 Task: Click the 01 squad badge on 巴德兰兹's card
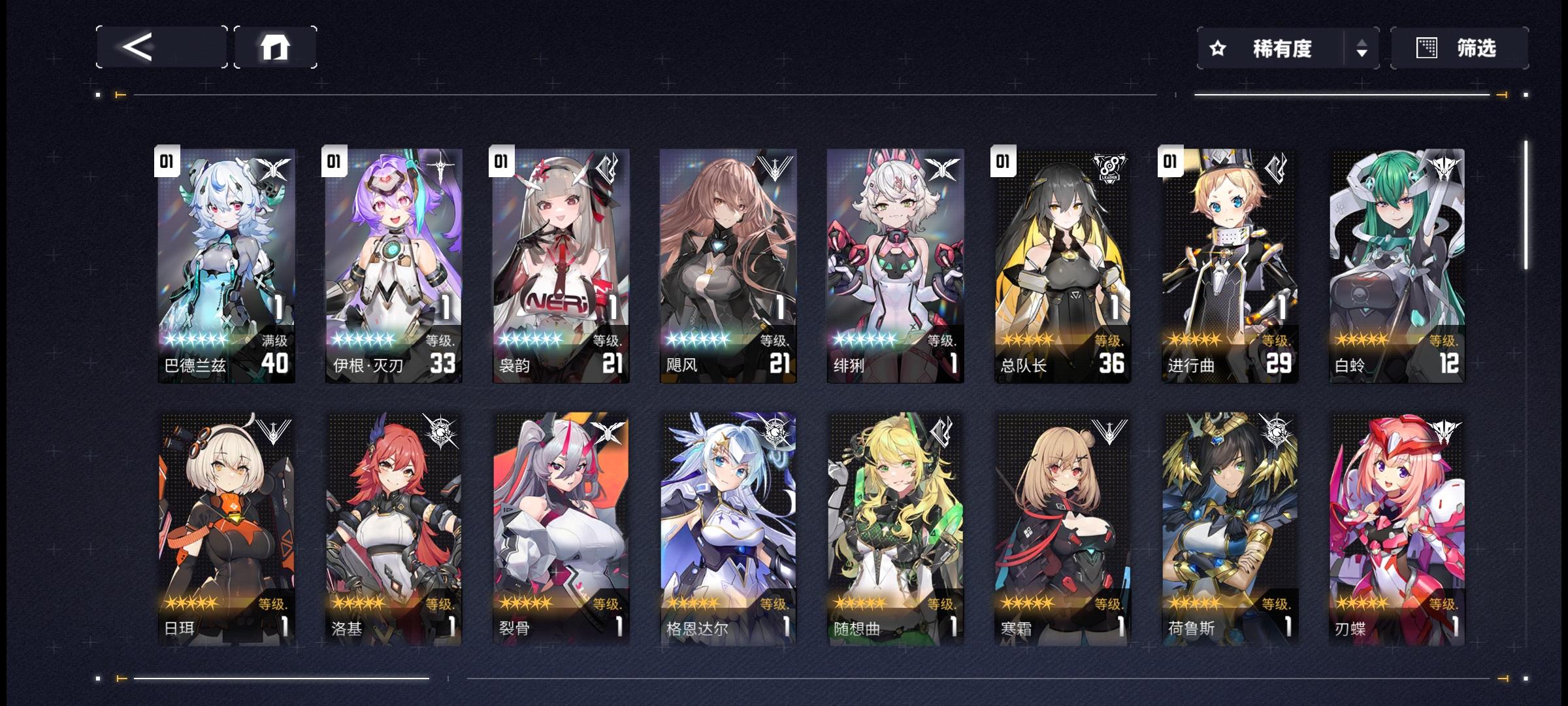pyautogui.click(x=168, y=161)
